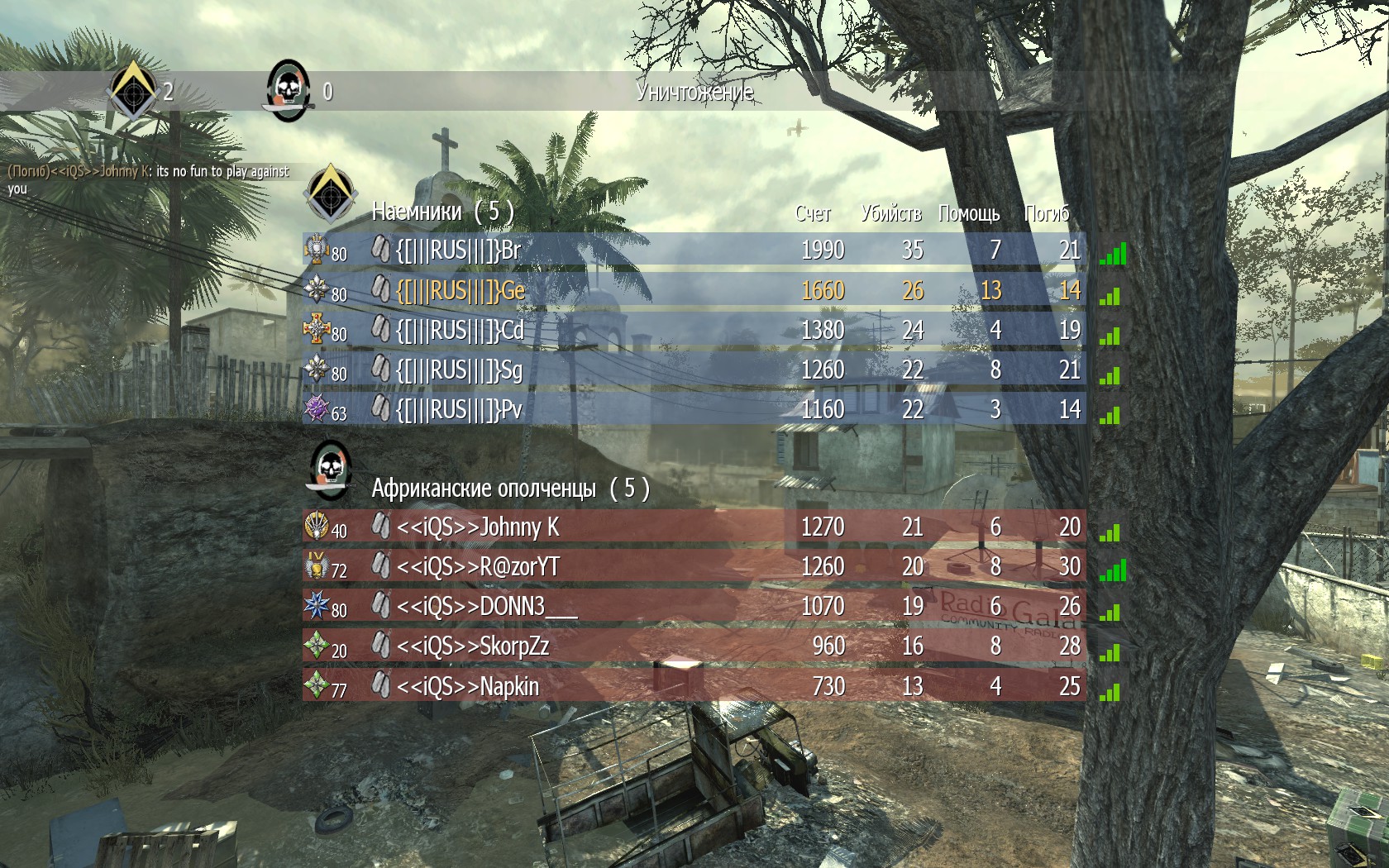1389x868 pixels.
Task: Click the skull faction emblem in top bar
Action: pos(288,91)
